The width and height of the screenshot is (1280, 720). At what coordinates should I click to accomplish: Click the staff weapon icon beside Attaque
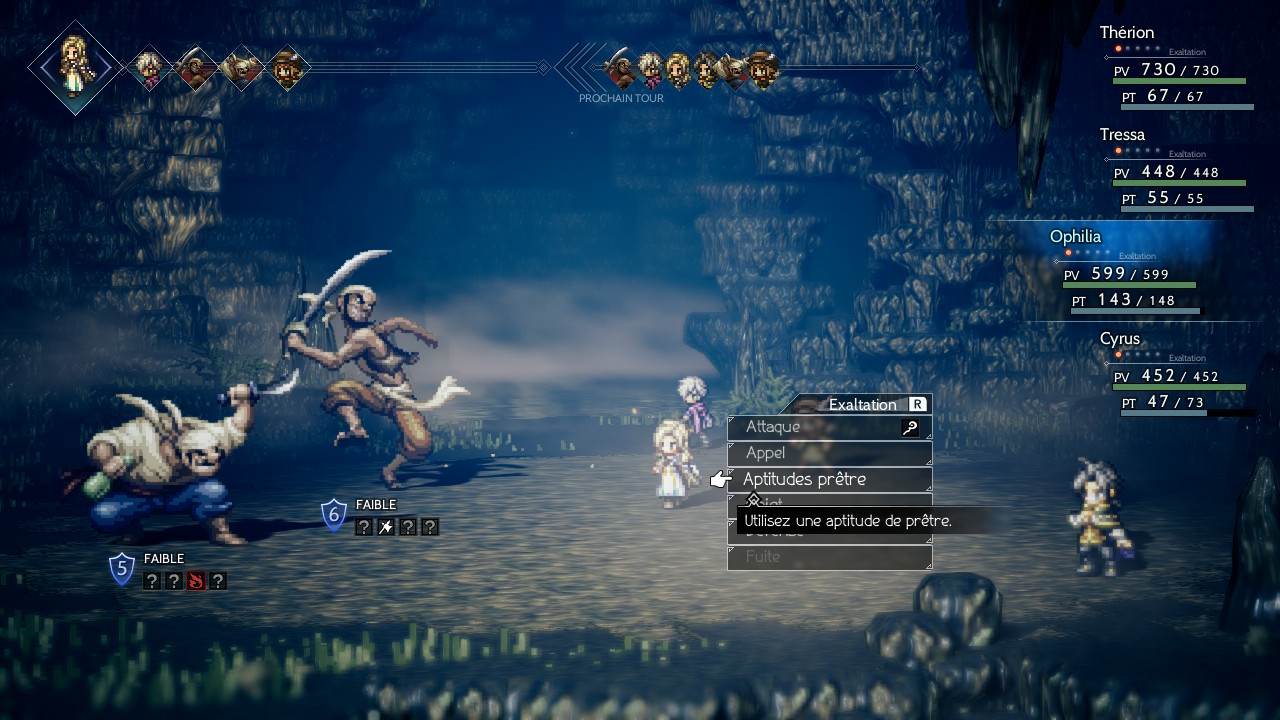pyautogui.click(x=910, y=428)
